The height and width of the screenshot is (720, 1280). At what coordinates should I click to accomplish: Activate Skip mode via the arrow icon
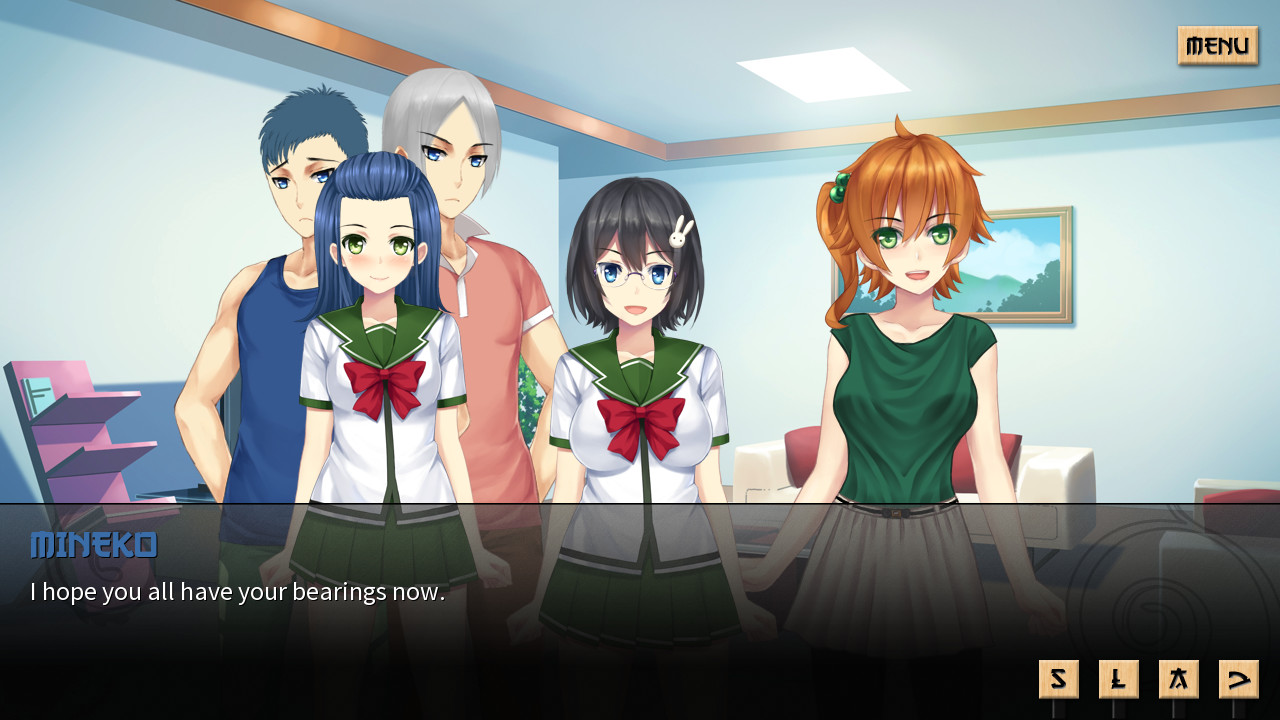point(1238,678)
